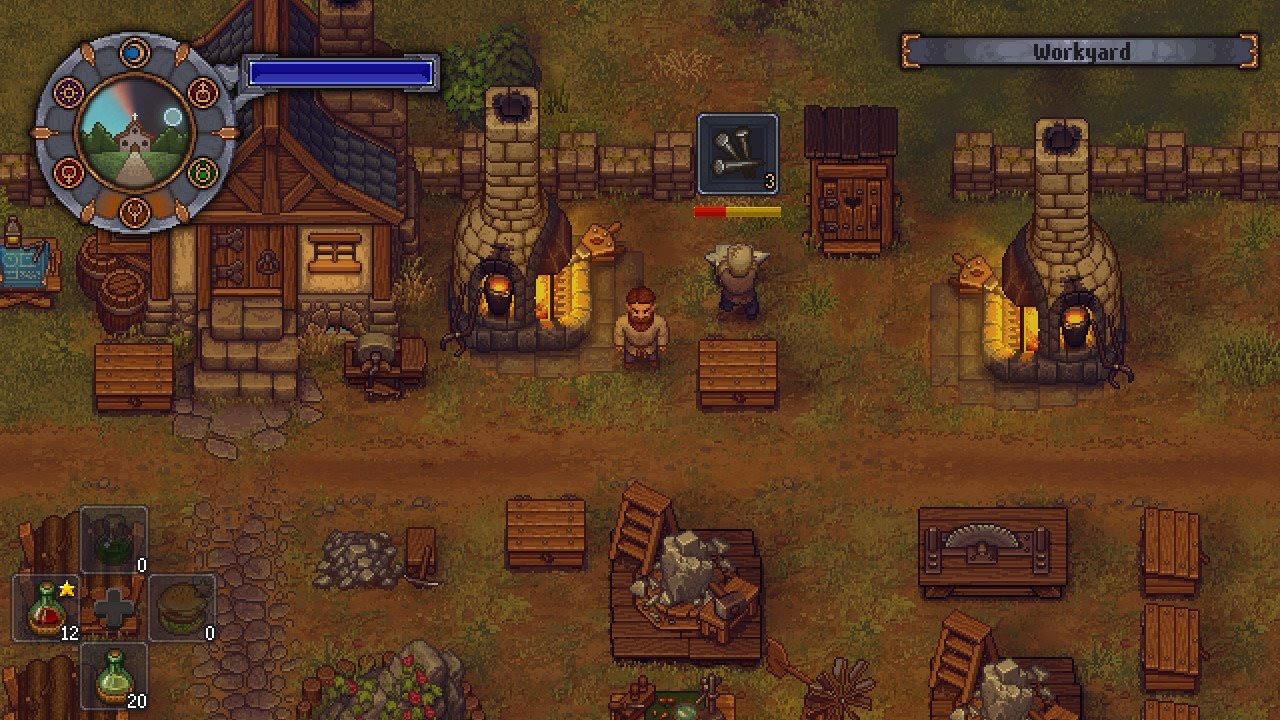1280x720 pixels.
Task: Click the green potion quick slot showing 20
Action: tap(112, 675)
